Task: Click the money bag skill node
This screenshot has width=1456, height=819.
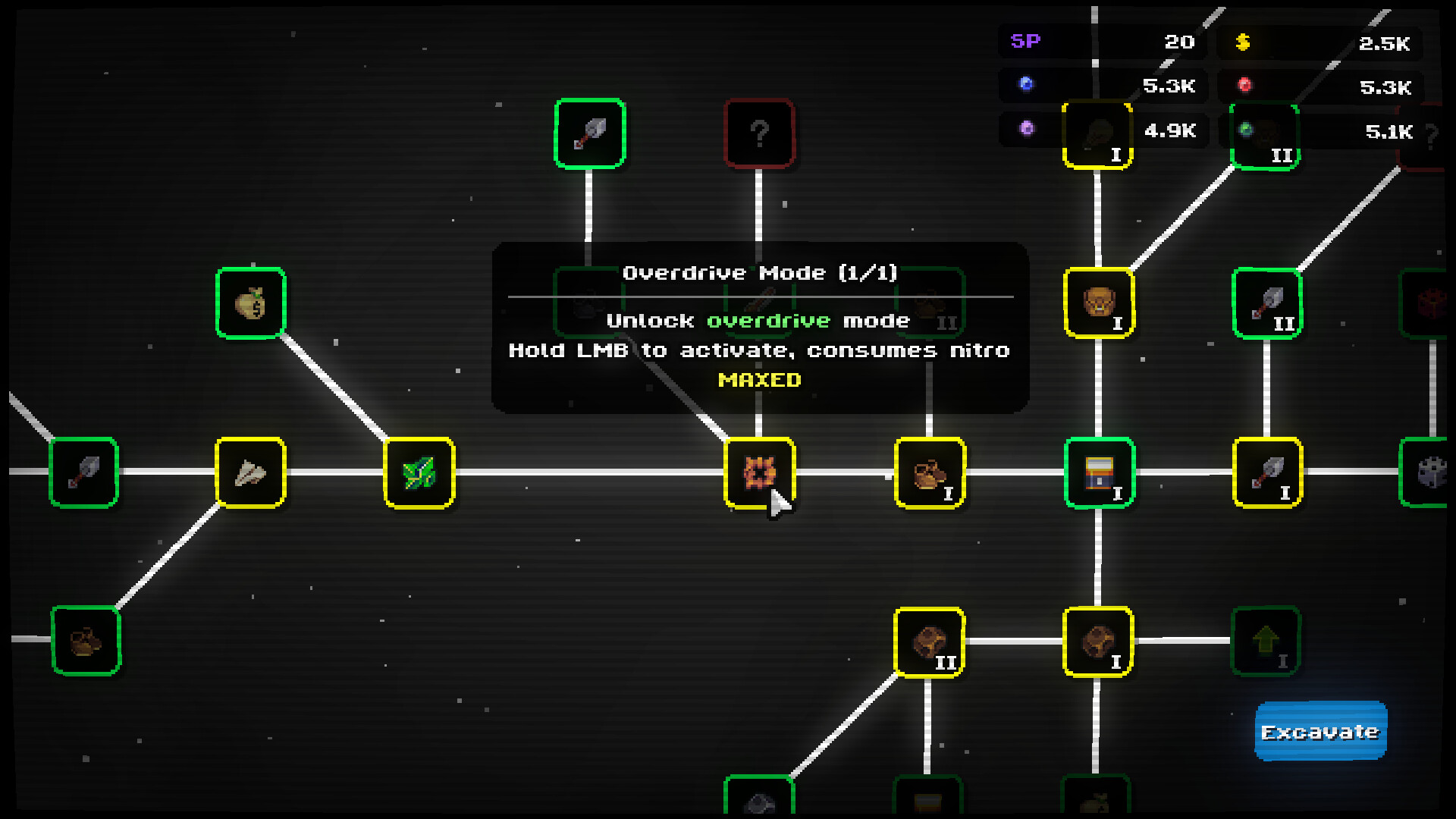Action: pos(250,301)
